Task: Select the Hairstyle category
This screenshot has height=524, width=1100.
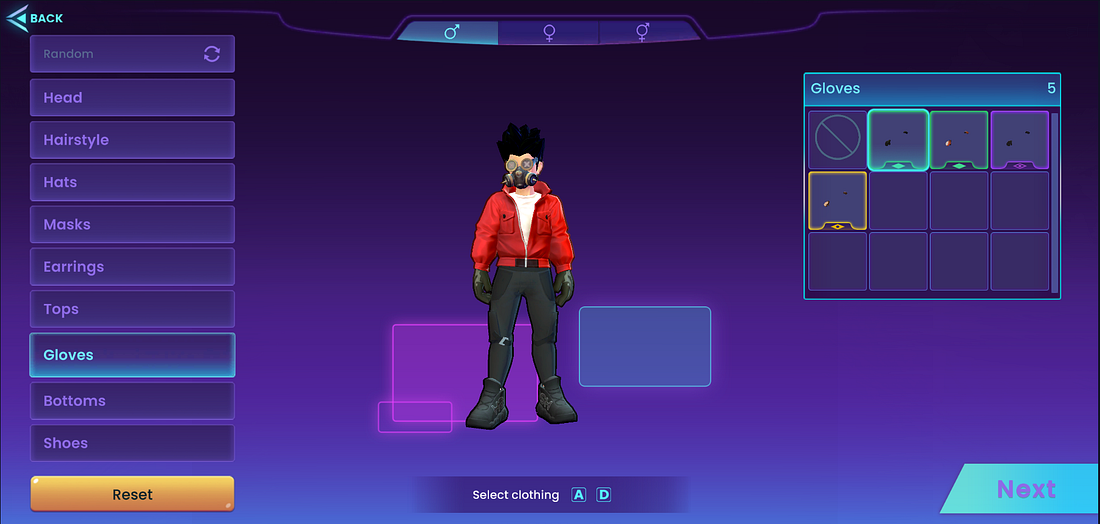Action: pyautogui.click(x=132, y=140)
